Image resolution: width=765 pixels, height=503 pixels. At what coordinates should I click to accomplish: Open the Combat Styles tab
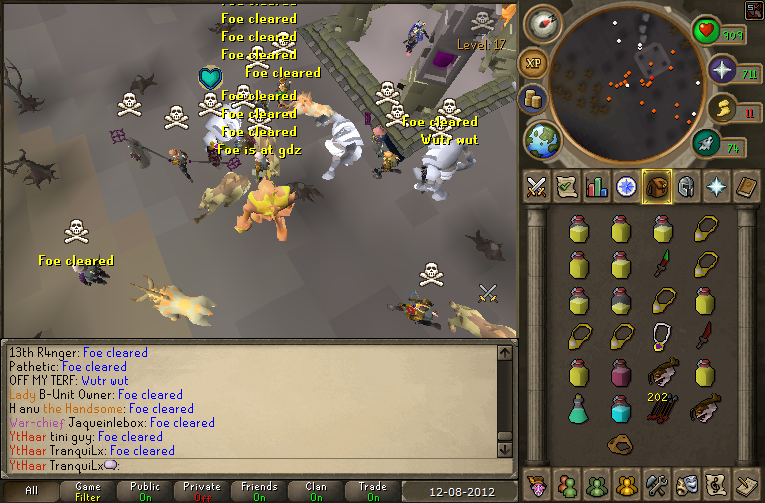(x=537, y=187)
